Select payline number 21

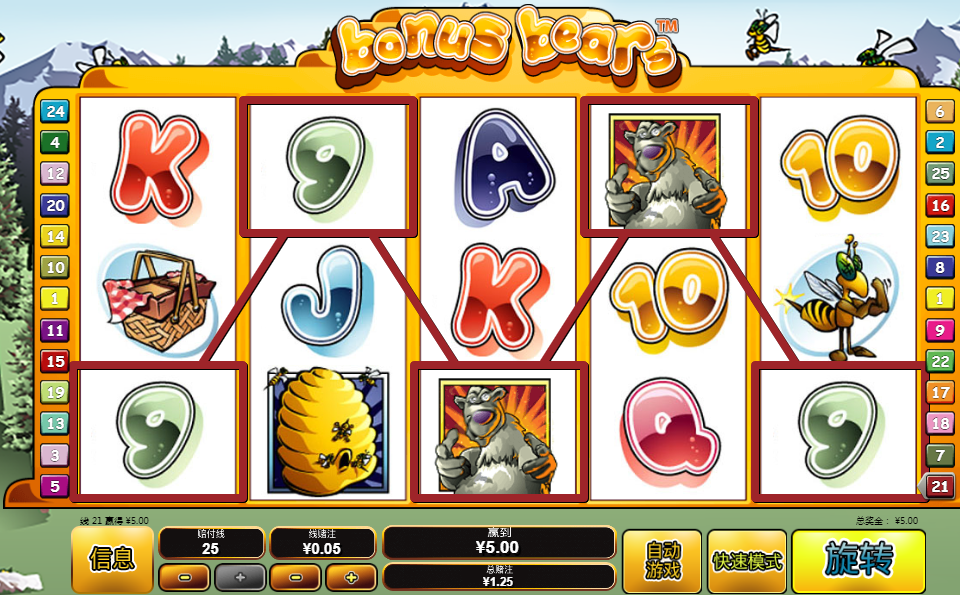click(940, 487)
